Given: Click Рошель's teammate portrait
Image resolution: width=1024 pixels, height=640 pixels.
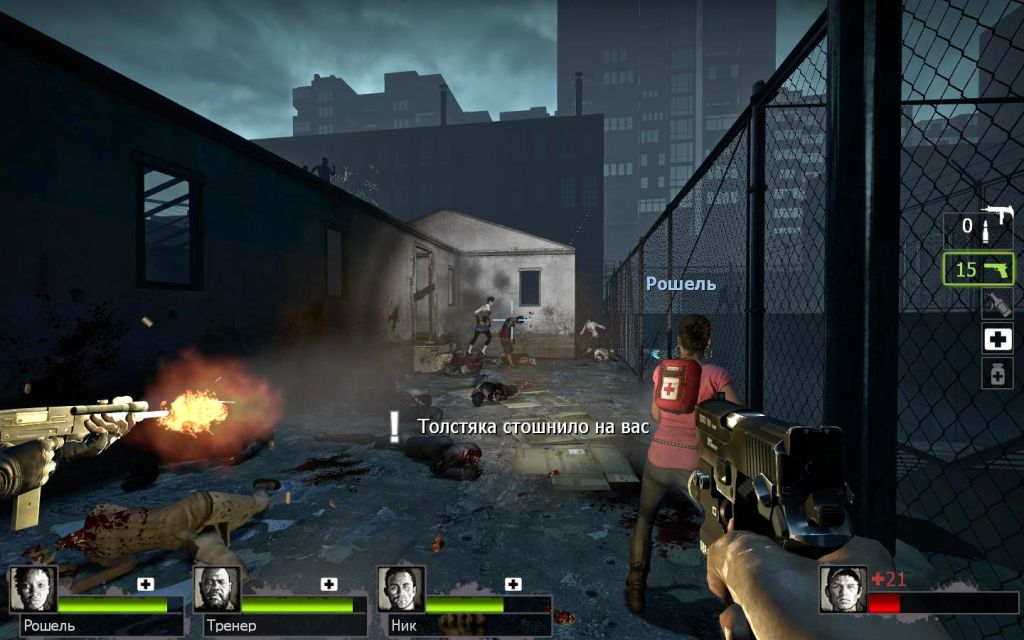Looking at the screenshot, I should point(34,589).
